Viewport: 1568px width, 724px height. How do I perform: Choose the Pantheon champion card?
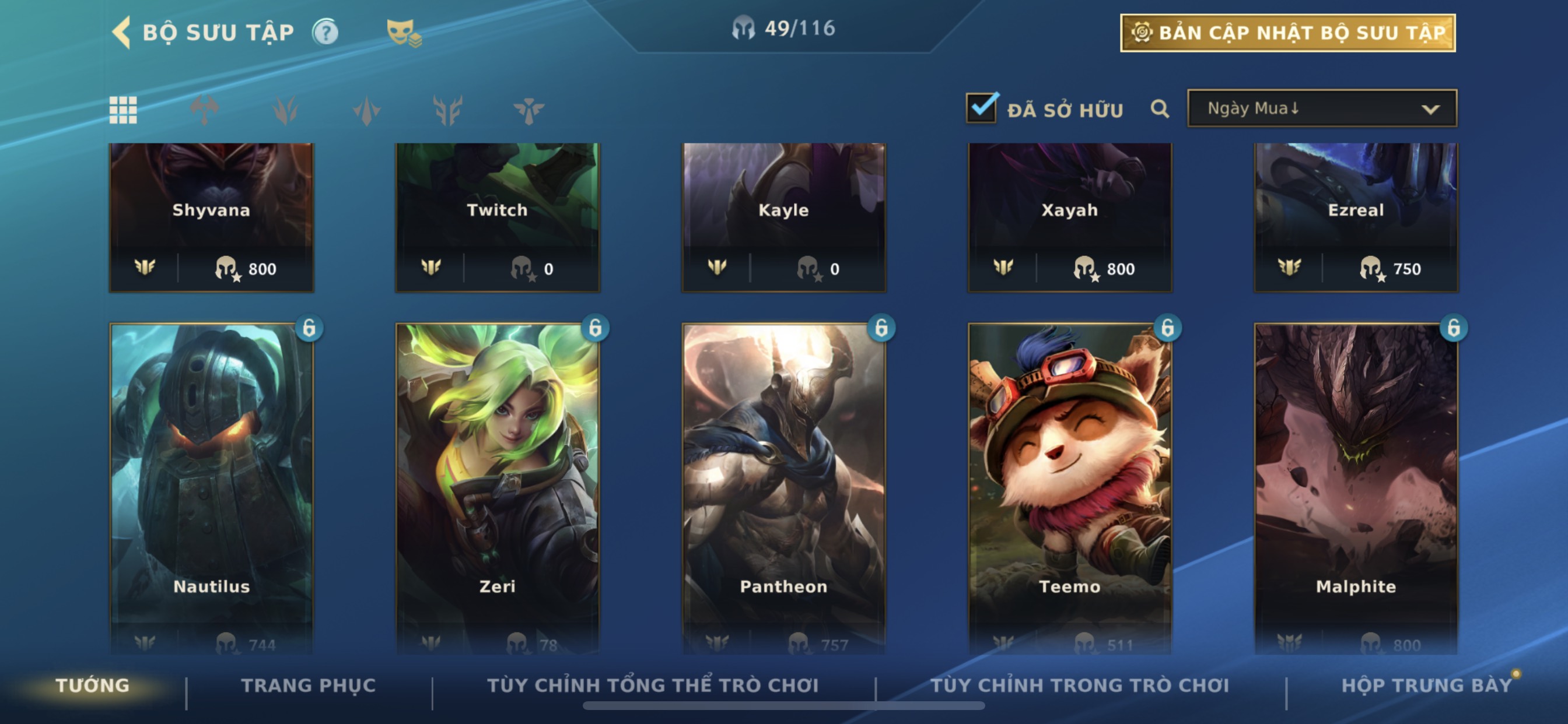point(783,481)
